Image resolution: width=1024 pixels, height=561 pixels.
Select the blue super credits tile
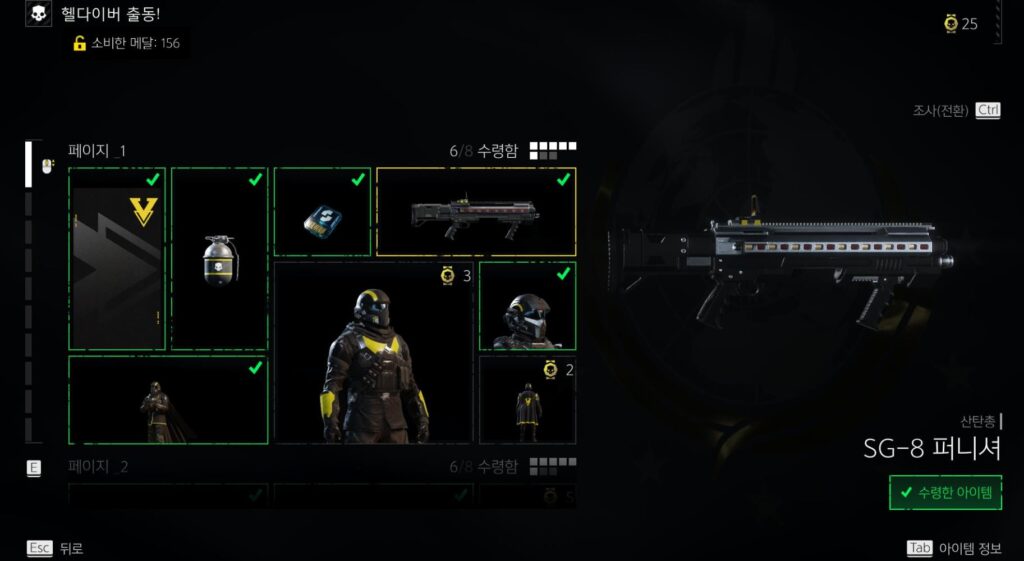coord(322,212)
